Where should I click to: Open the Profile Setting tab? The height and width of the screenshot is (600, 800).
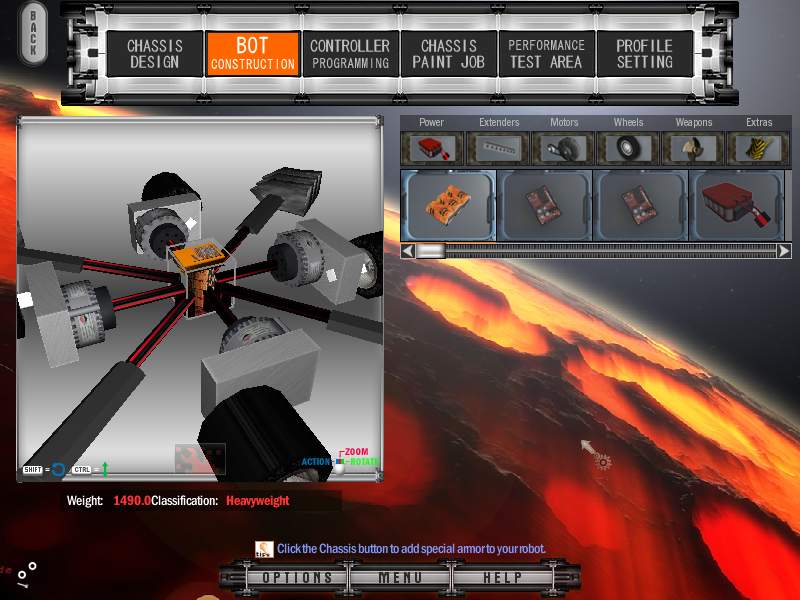644,54
